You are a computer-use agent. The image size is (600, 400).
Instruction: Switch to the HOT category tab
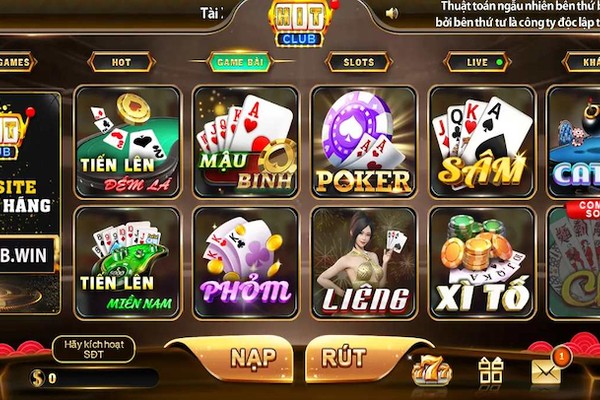click(x=121, y=62)
